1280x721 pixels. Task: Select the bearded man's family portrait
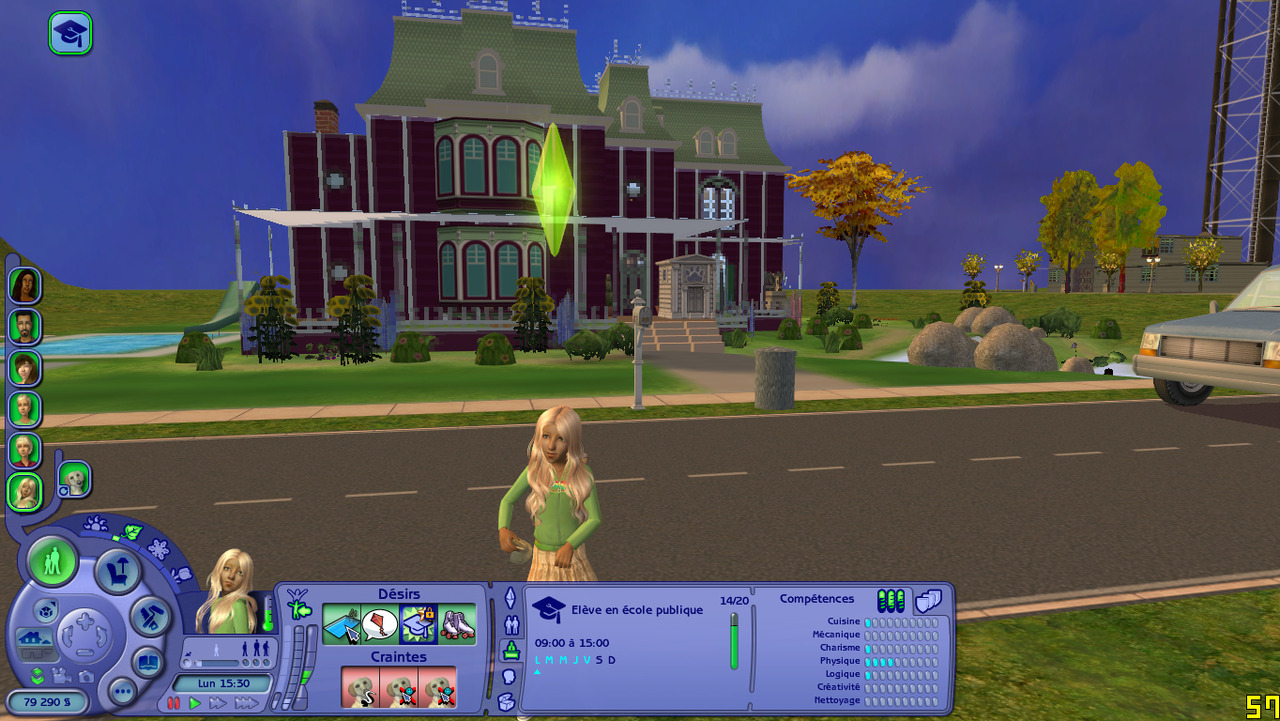pos(24,326)
